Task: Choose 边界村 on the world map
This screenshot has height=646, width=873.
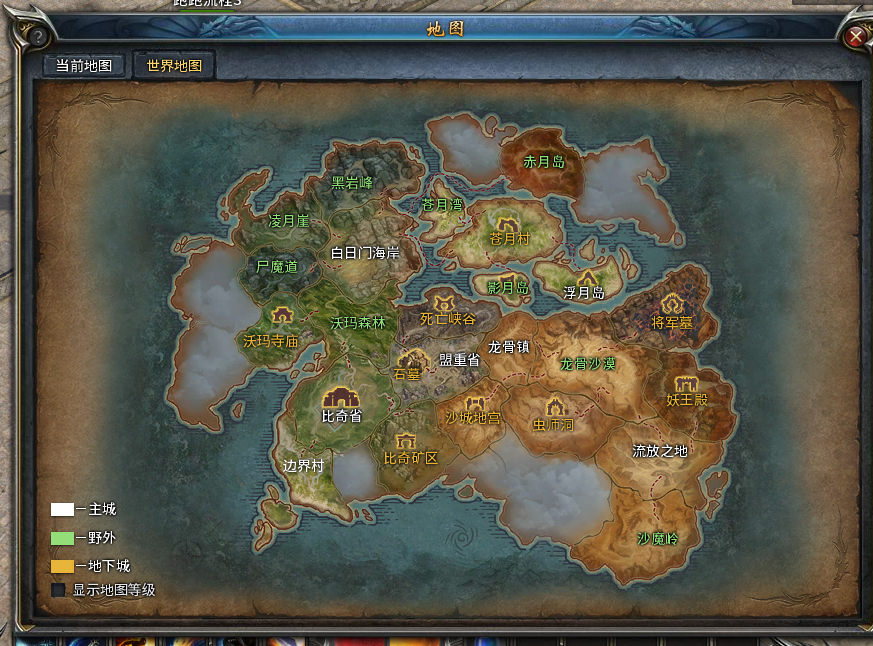Action: [303, 466]
